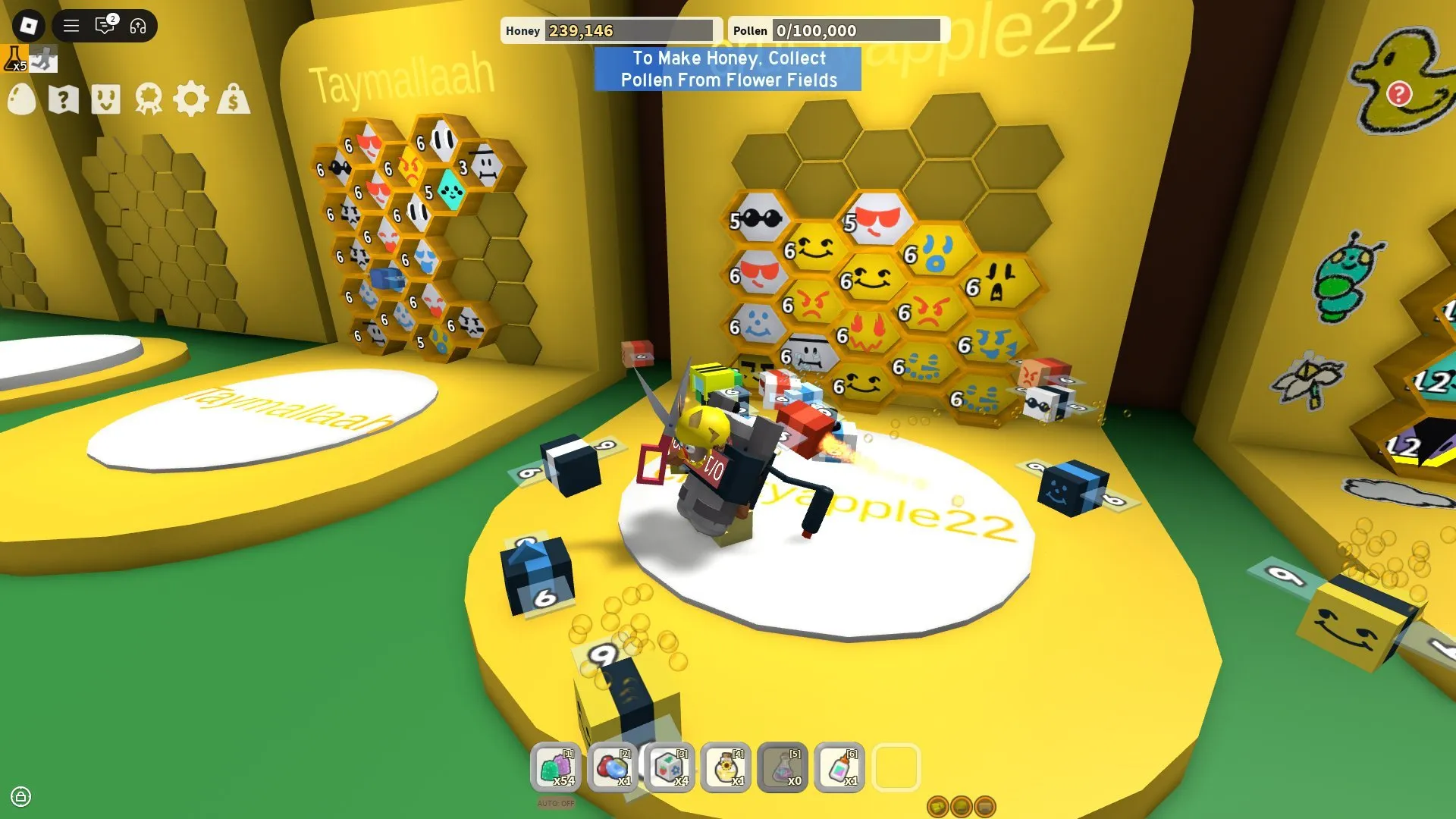
Task: Open the bee face customization panel
Action: pyautogui.click(x=107, y=99)
